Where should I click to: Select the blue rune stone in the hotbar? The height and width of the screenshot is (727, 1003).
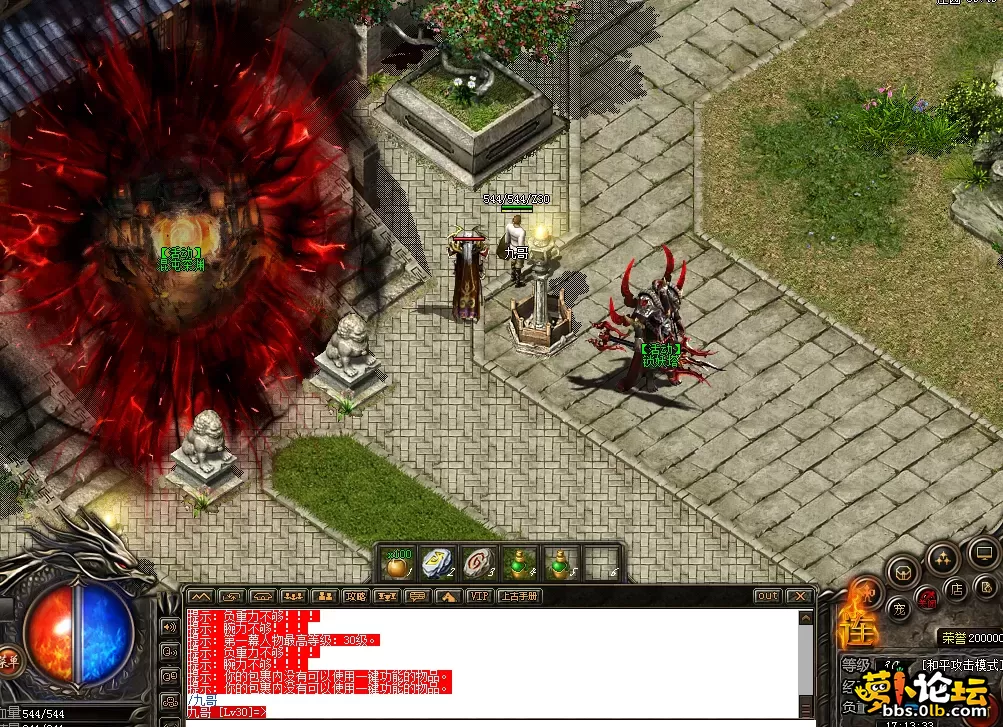[x=437, y=565]
